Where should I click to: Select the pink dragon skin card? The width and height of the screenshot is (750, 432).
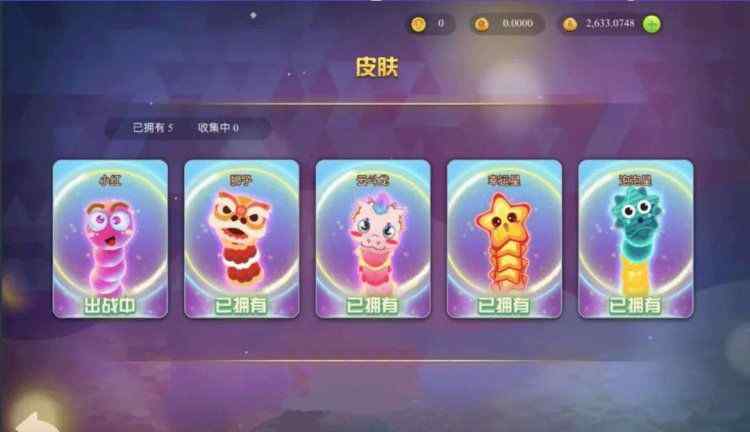click(373, 239)
